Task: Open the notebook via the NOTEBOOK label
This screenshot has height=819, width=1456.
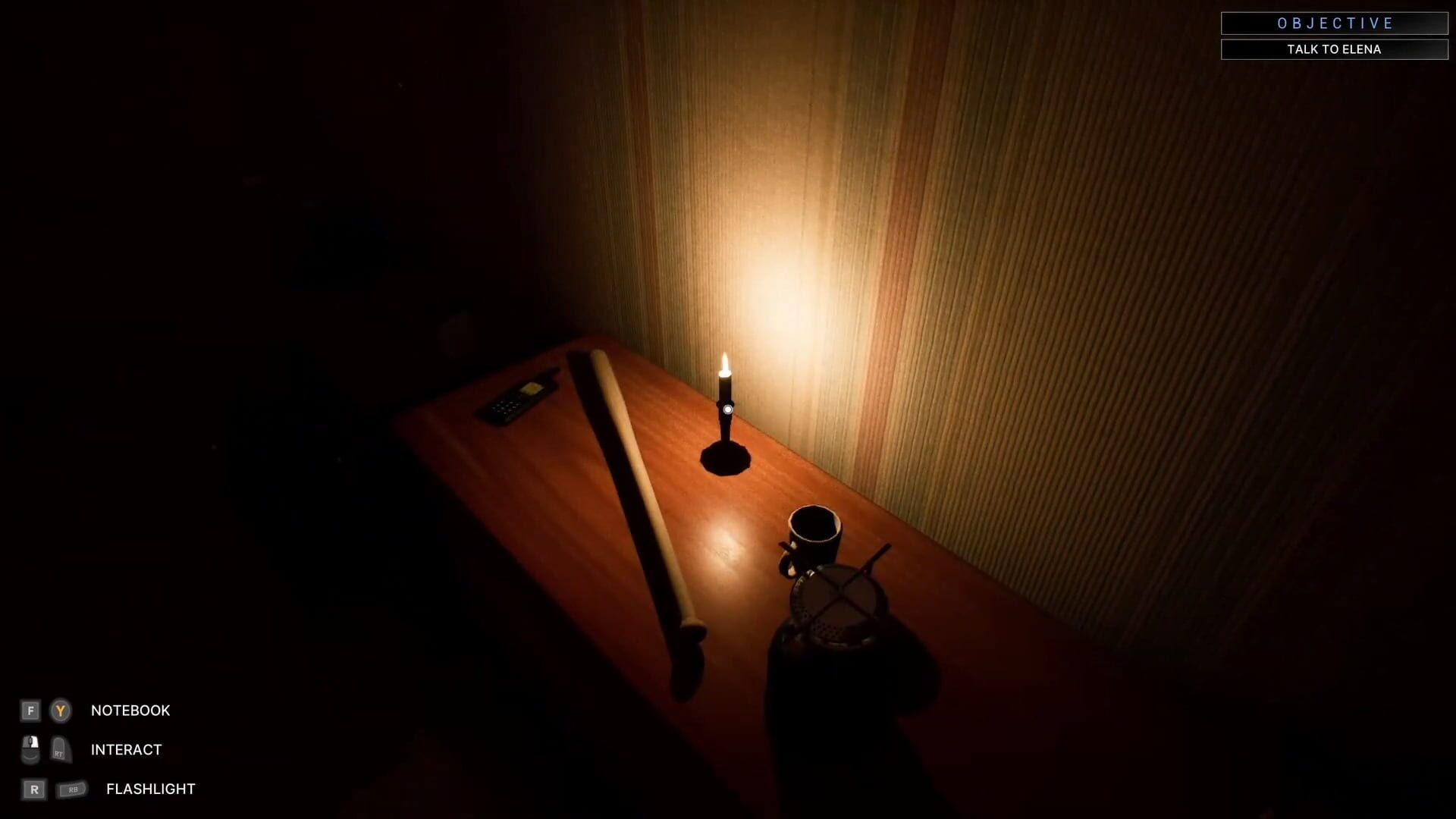Action: point(130,711)
